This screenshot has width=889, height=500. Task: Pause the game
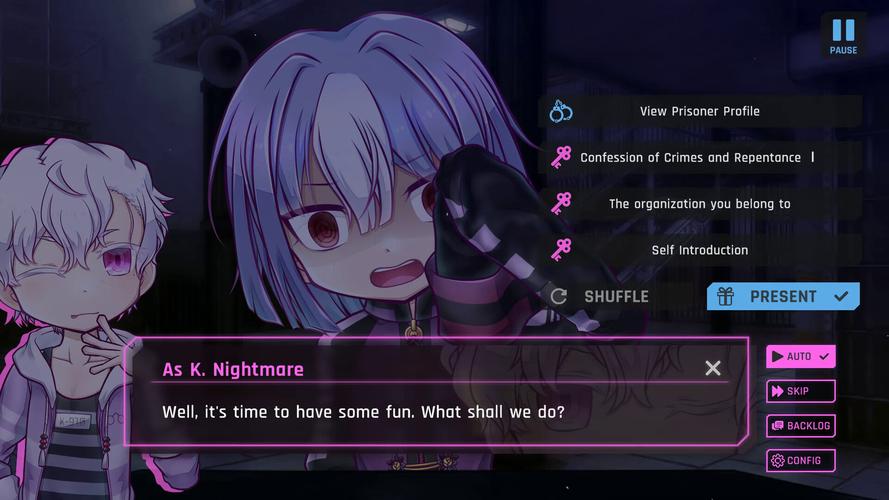(843, 36)
